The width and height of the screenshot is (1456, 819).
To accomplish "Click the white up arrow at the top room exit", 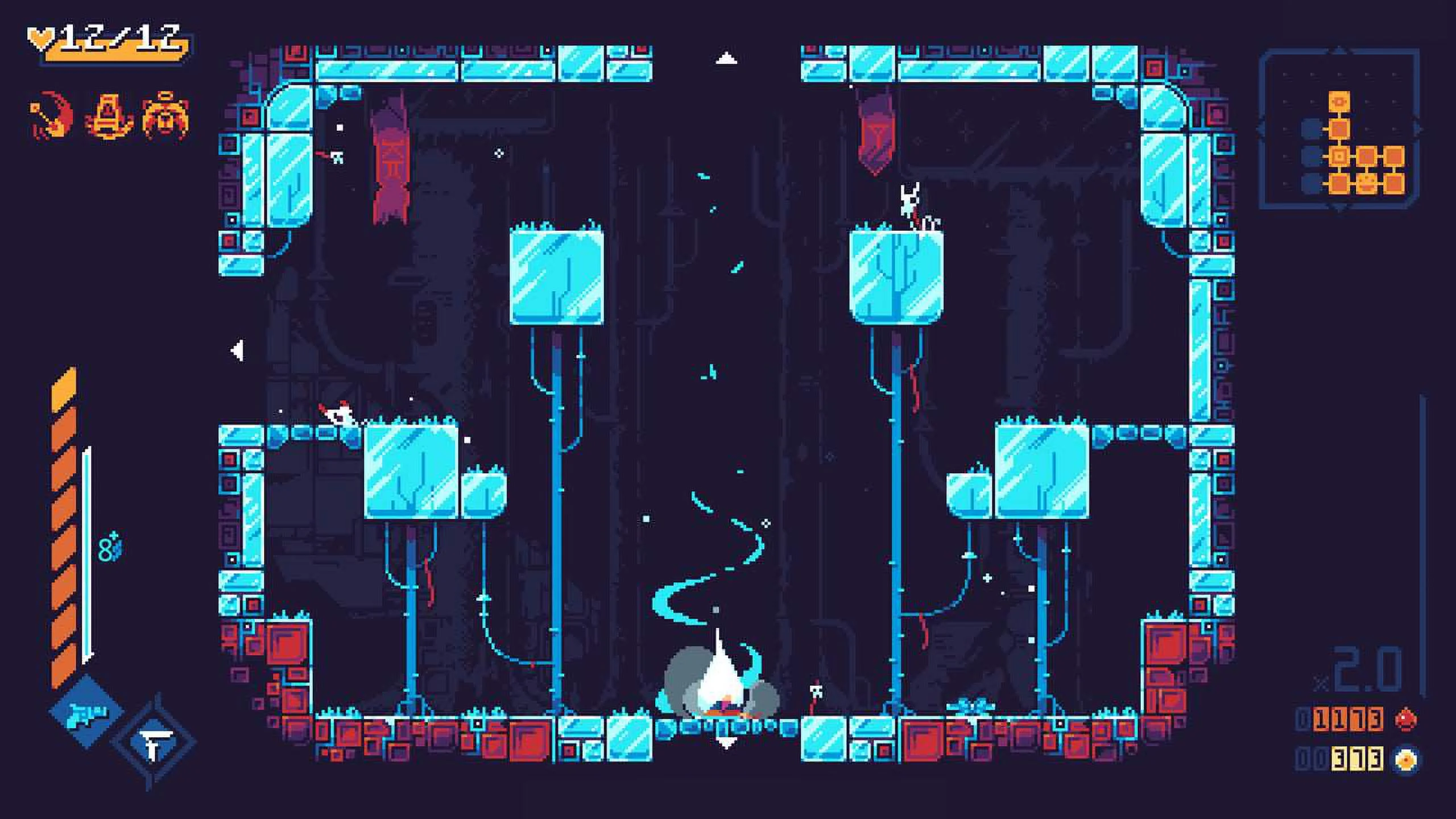I will 726,57.
